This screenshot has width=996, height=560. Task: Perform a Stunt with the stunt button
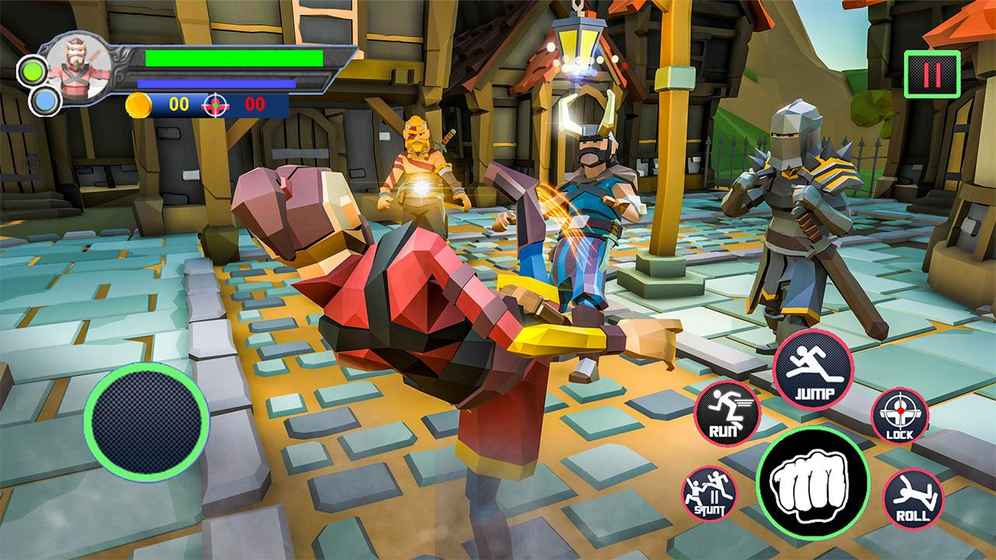pos(709,493)
